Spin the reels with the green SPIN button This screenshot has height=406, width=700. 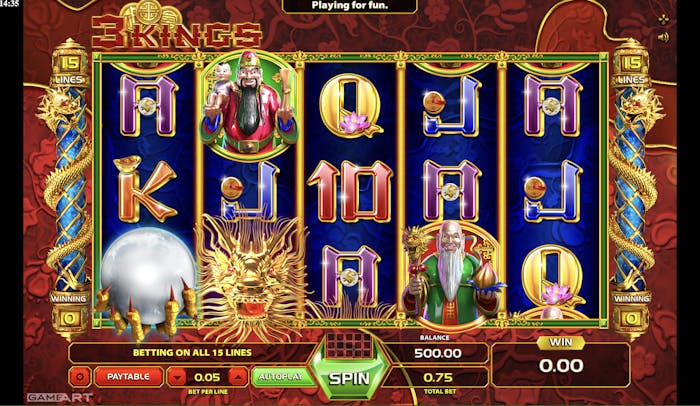(x=350, y=379)
